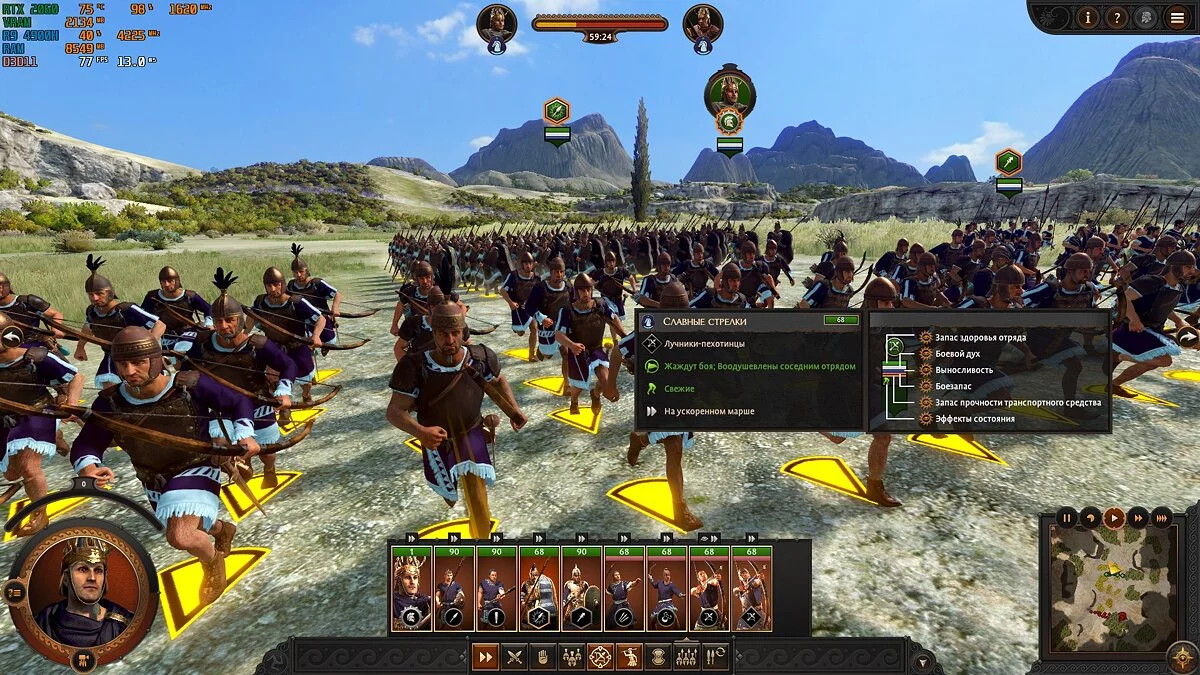Viewport: 1200px width, 675px height.
Task: Toggle the fire-at-will crossed arrows button
Action: pos(600,657)
